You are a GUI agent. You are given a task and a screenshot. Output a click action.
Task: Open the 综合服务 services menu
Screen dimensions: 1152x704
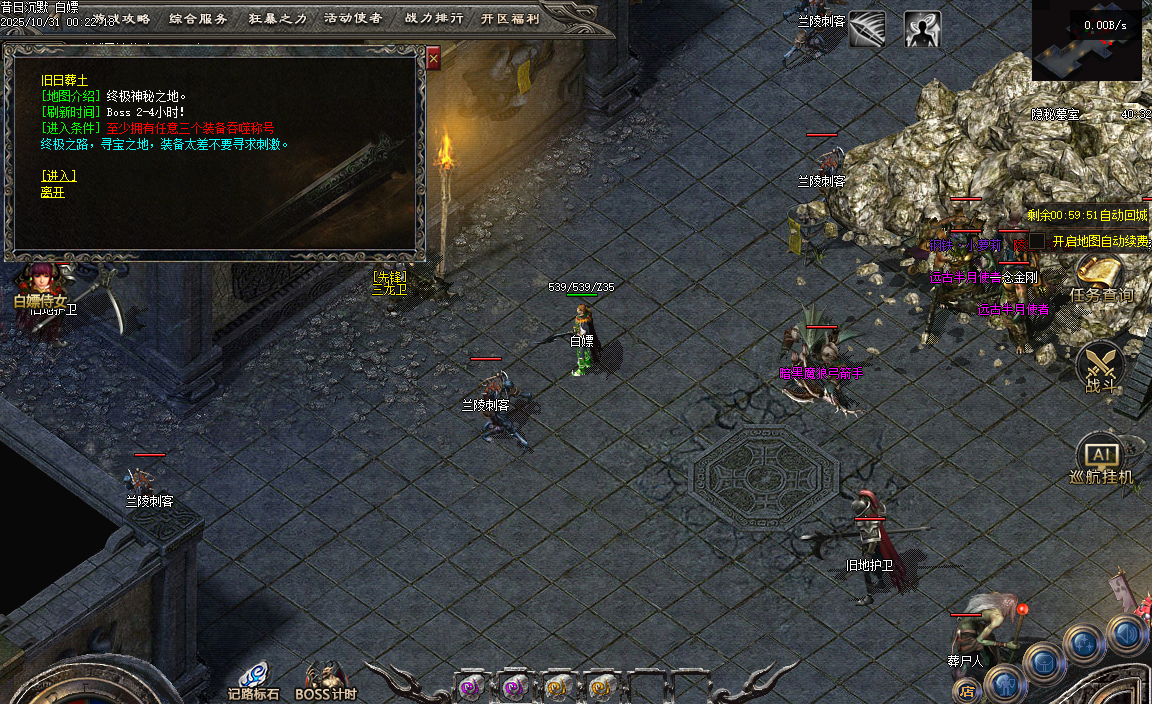pos(198,19)
